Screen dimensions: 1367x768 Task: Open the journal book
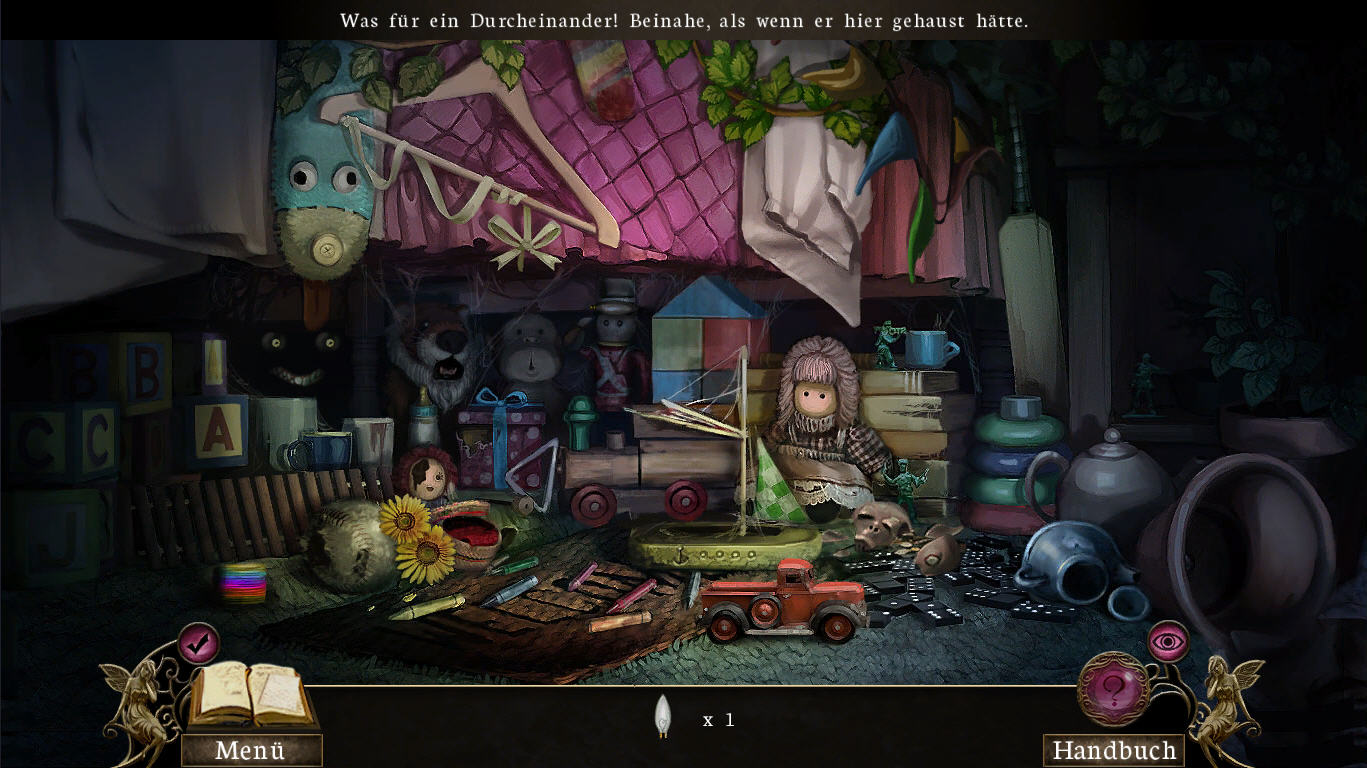point(250,694)
